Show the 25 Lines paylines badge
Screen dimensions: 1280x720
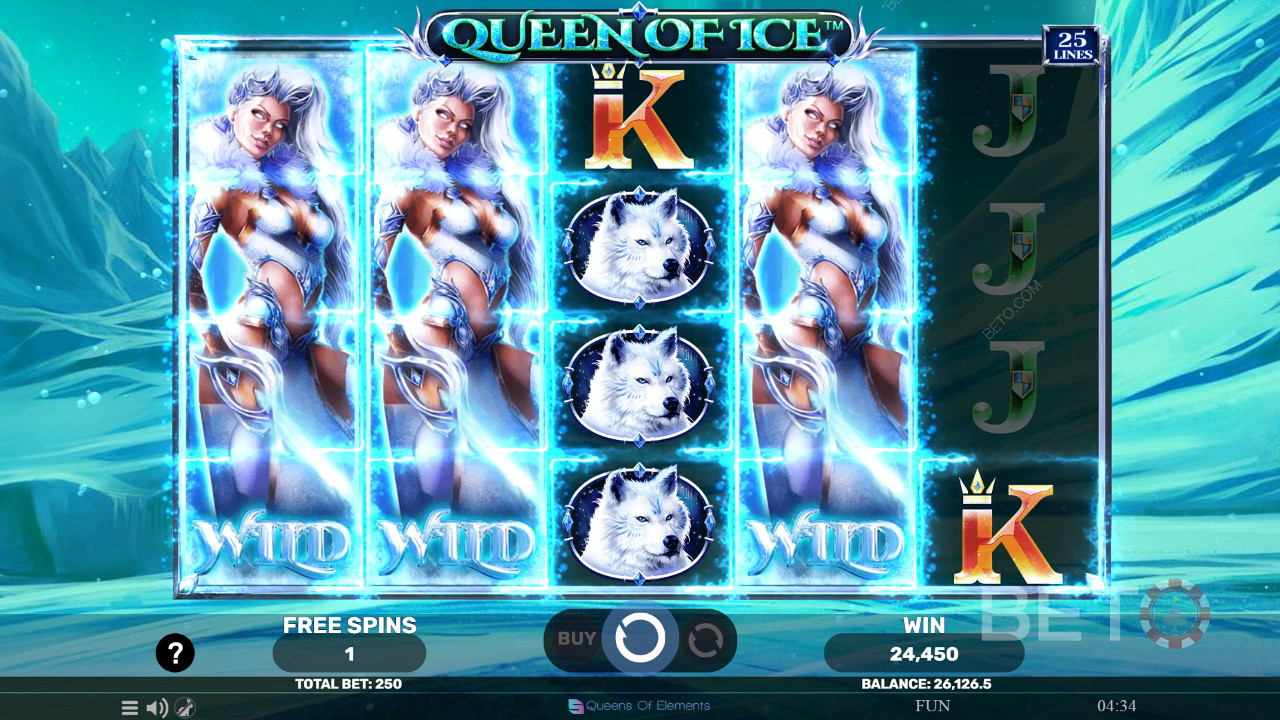(1071, 46)
